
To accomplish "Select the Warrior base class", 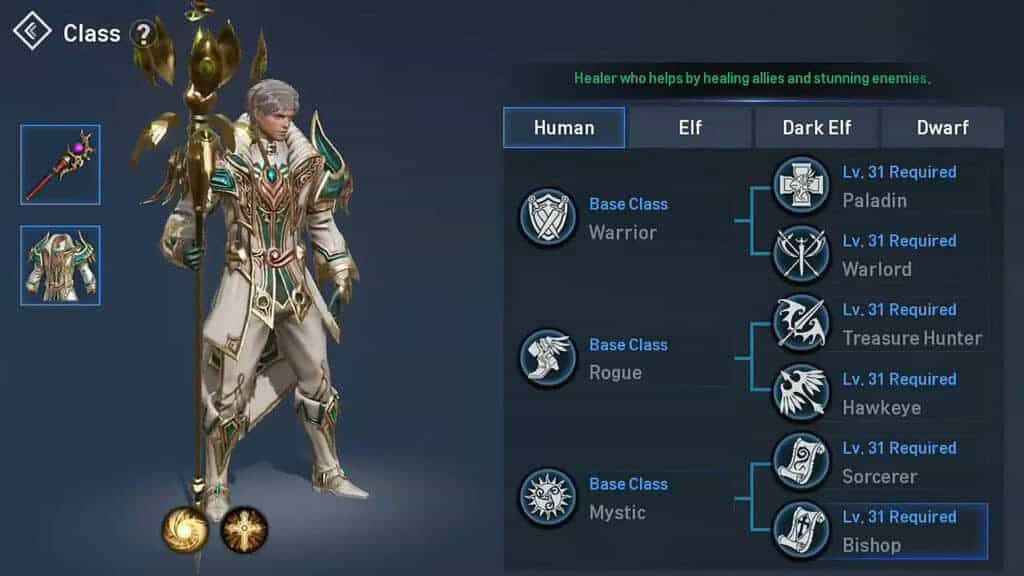I will click(x=548, y=218).
